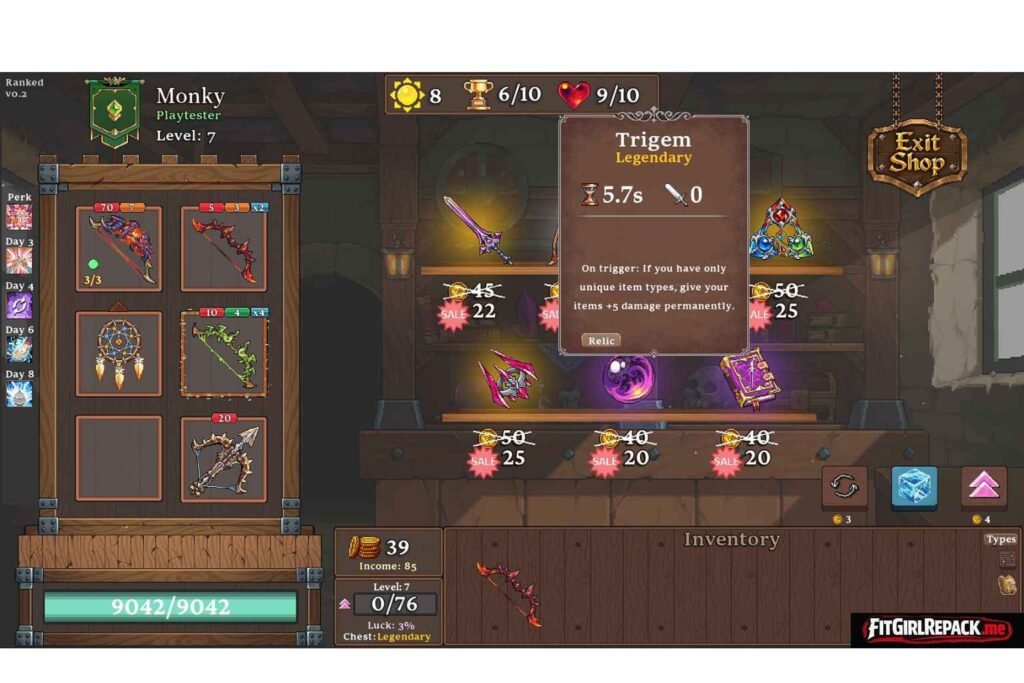
Task: Freeze the shop with the ice cube button
Action: 914,488
